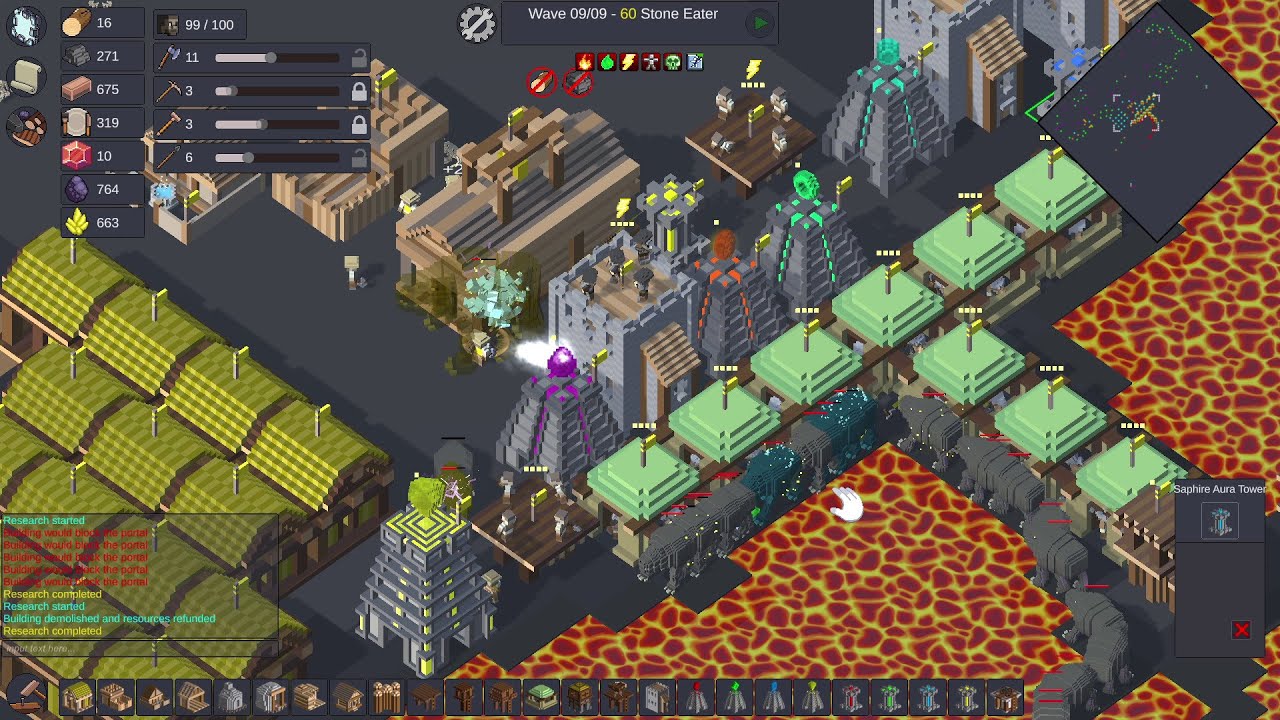Toggle the lock on the spear worker row
1280x720 pixels.
click(x=358, y=157)
